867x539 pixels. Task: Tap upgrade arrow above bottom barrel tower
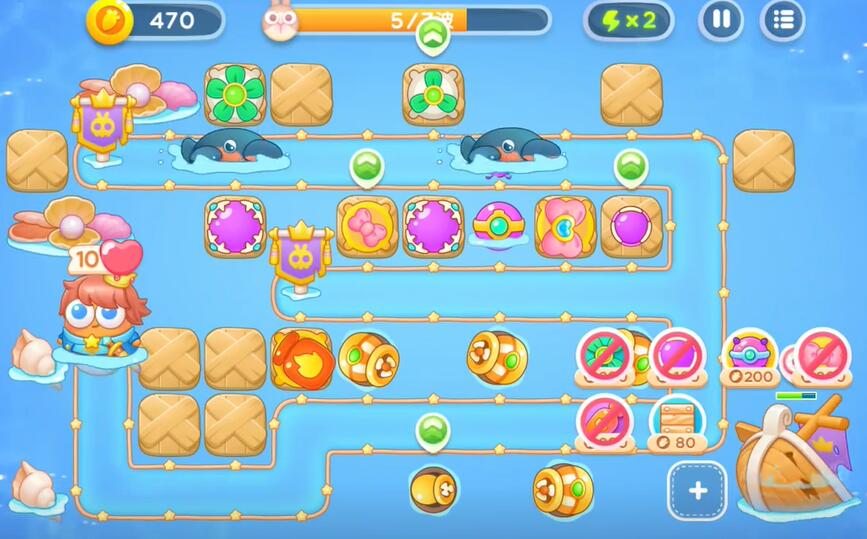pyautogui.click(x=432, y=430)
